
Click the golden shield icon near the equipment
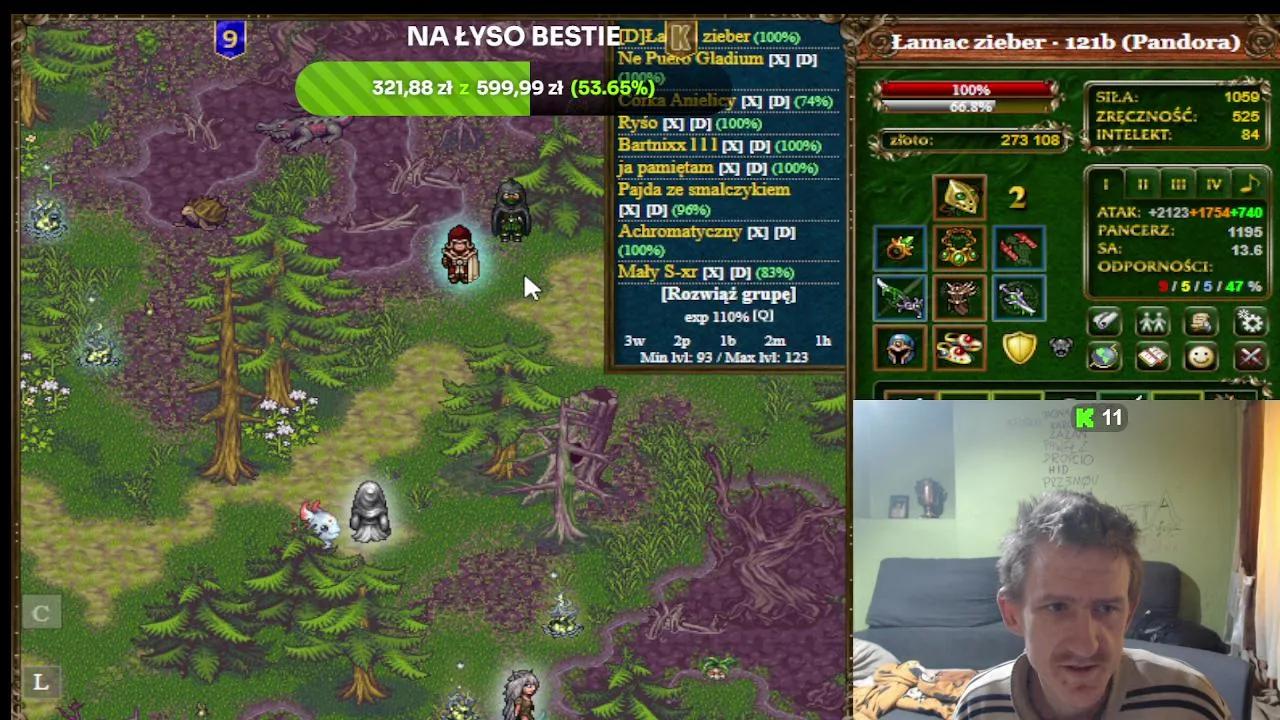tap(1018, 348)
